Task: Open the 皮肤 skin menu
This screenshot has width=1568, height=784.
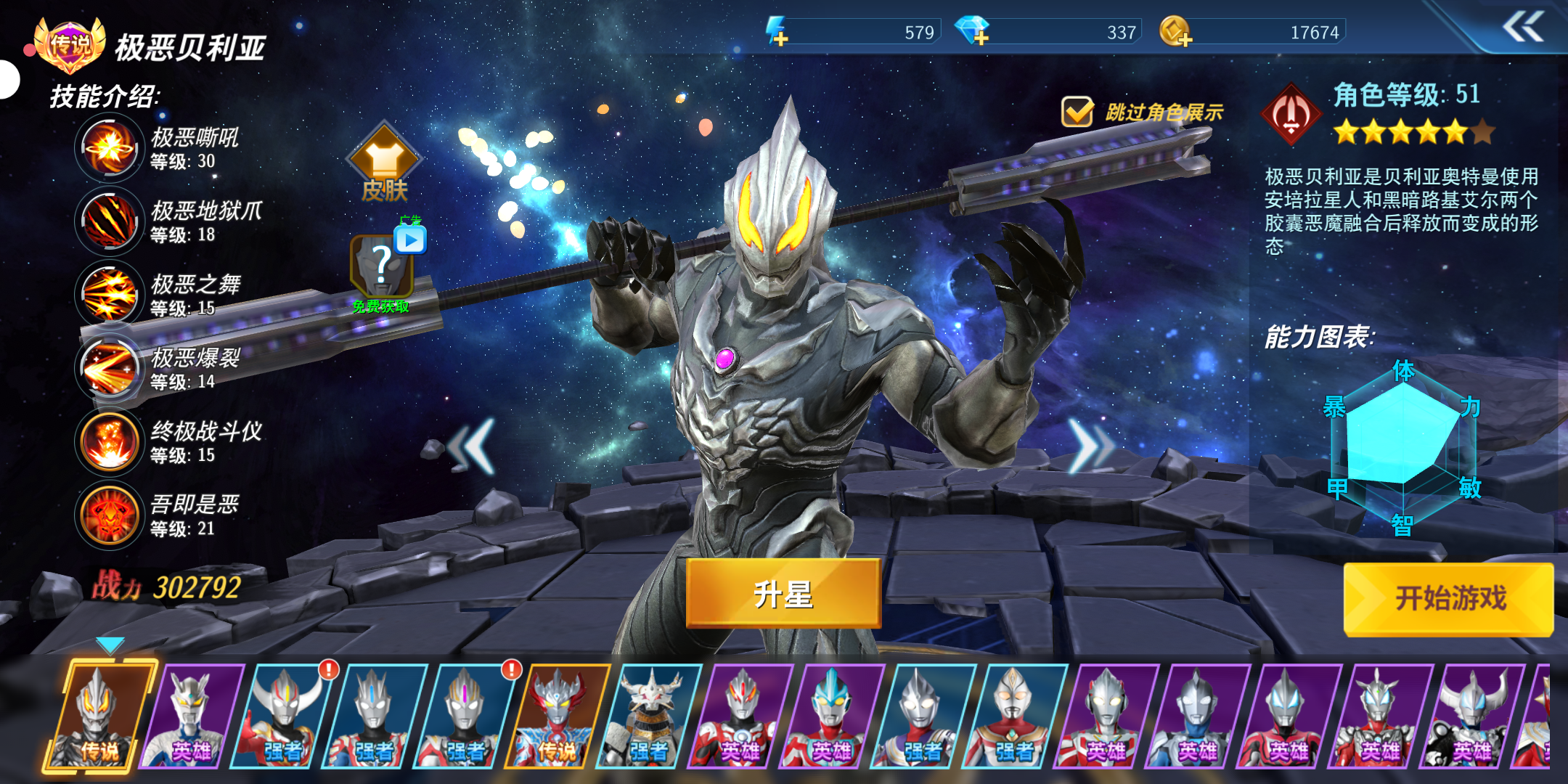Action: coord(384,163)
